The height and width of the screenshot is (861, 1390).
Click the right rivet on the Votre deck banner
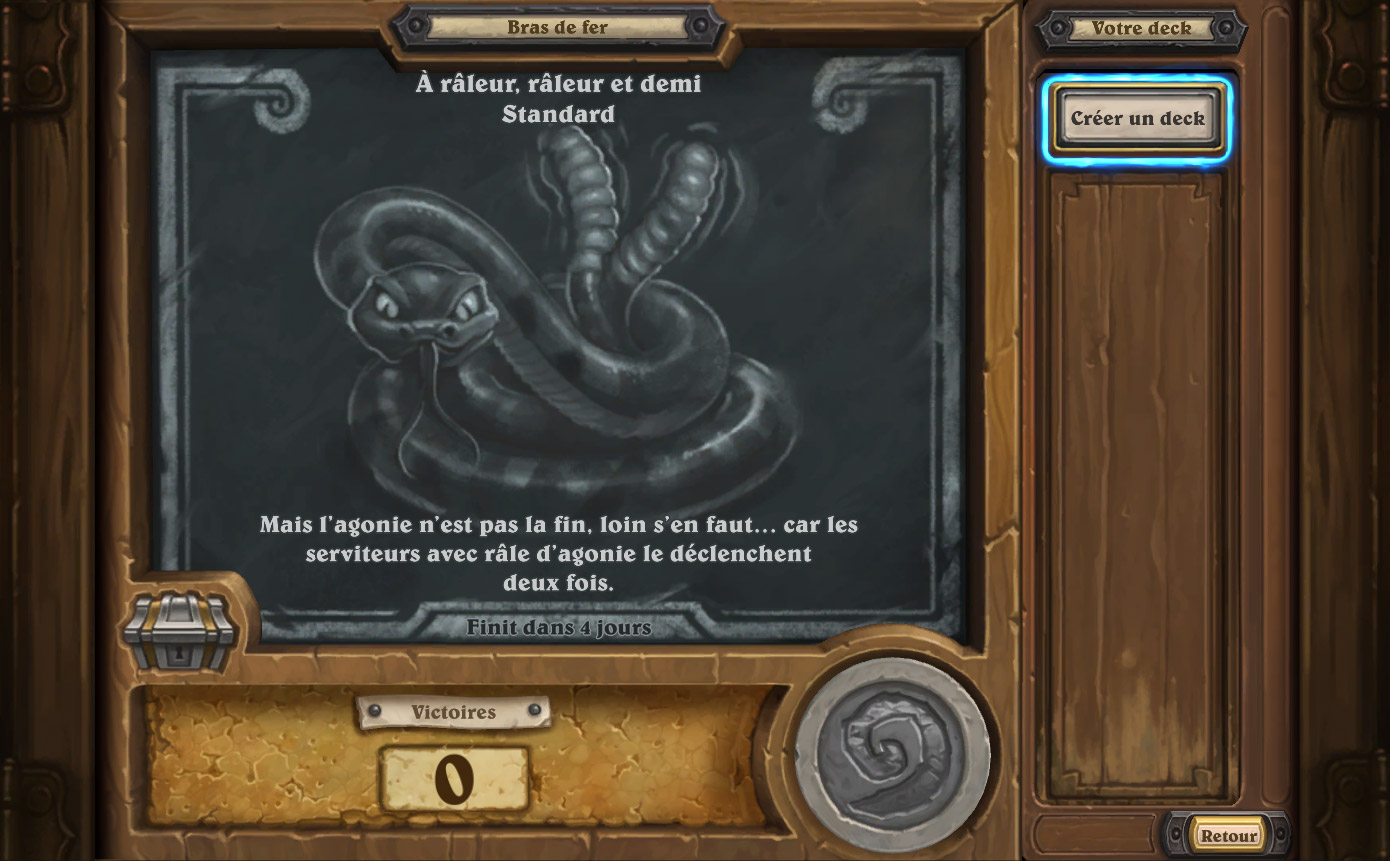click(x=1225, y=28)
